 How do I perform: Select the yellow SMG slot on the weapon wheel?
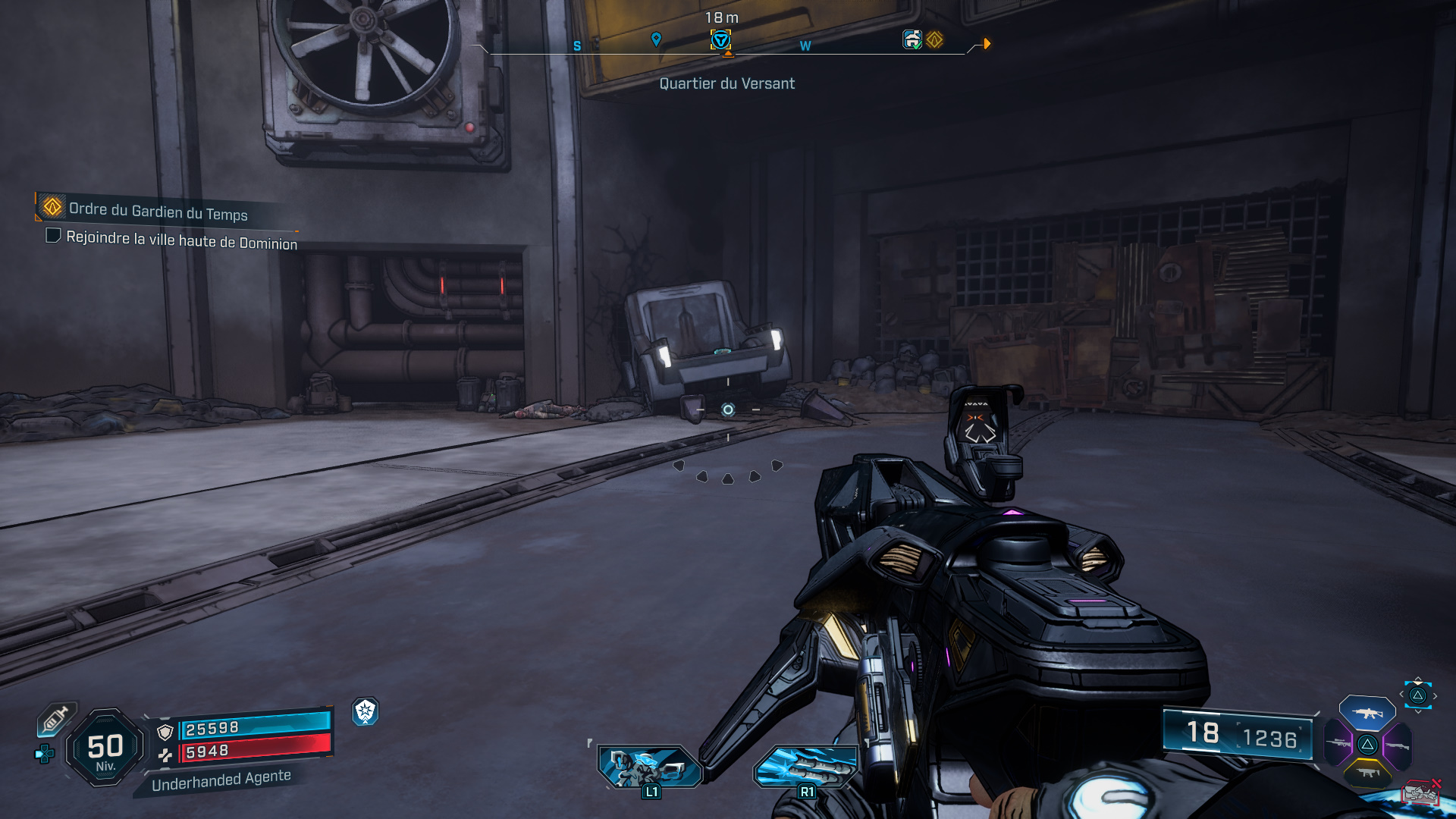tap(1367, 772)
